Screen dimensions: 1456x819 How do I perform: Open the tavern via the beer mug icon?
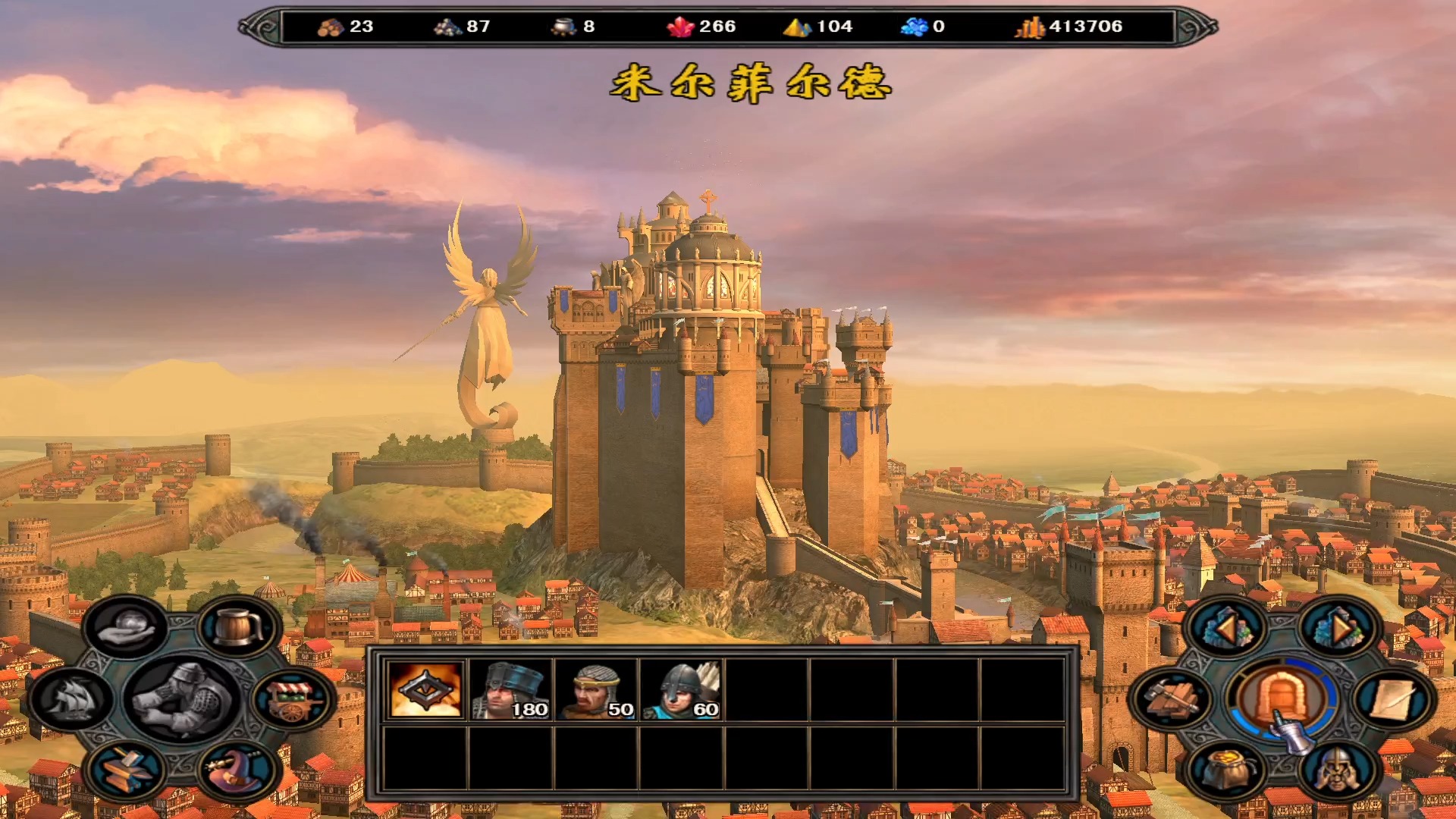[239, 626]
